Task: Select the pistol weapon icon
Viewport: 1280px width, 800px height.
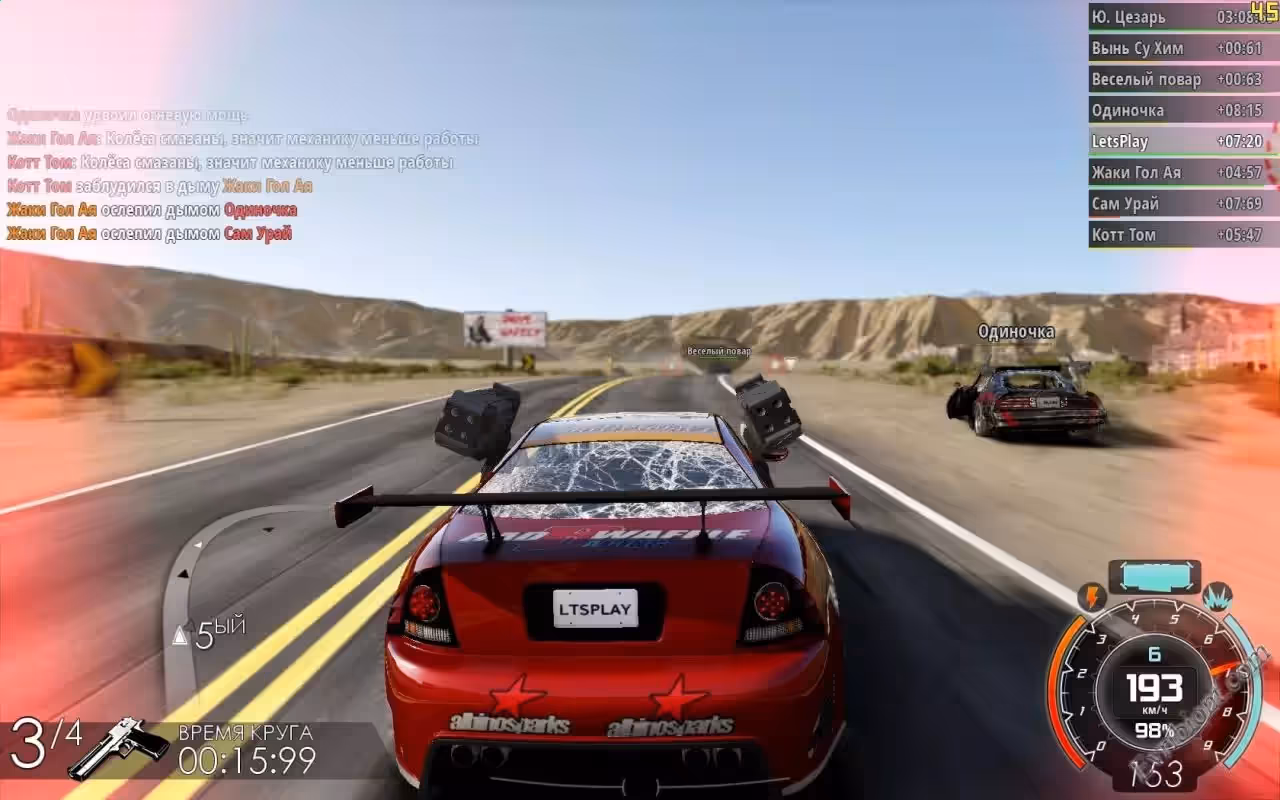Action: (x=118, y=746)
